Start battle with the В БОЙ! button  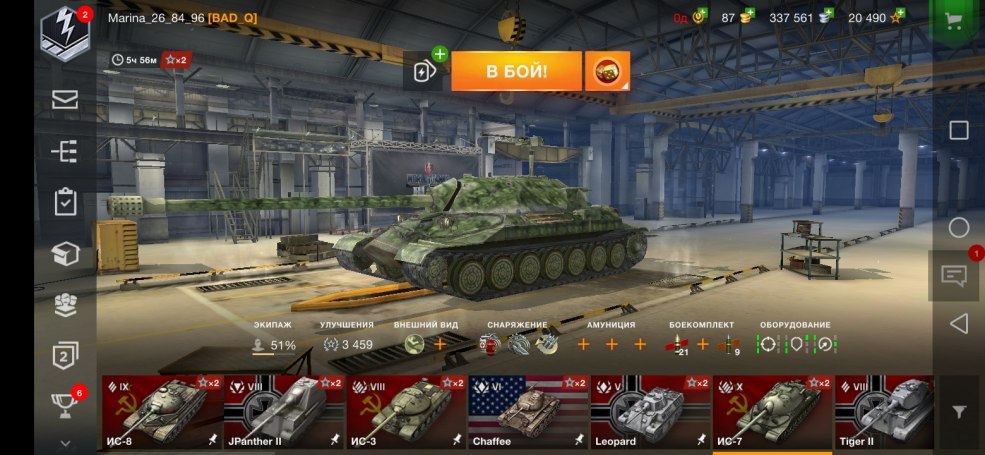pos(516,71)
